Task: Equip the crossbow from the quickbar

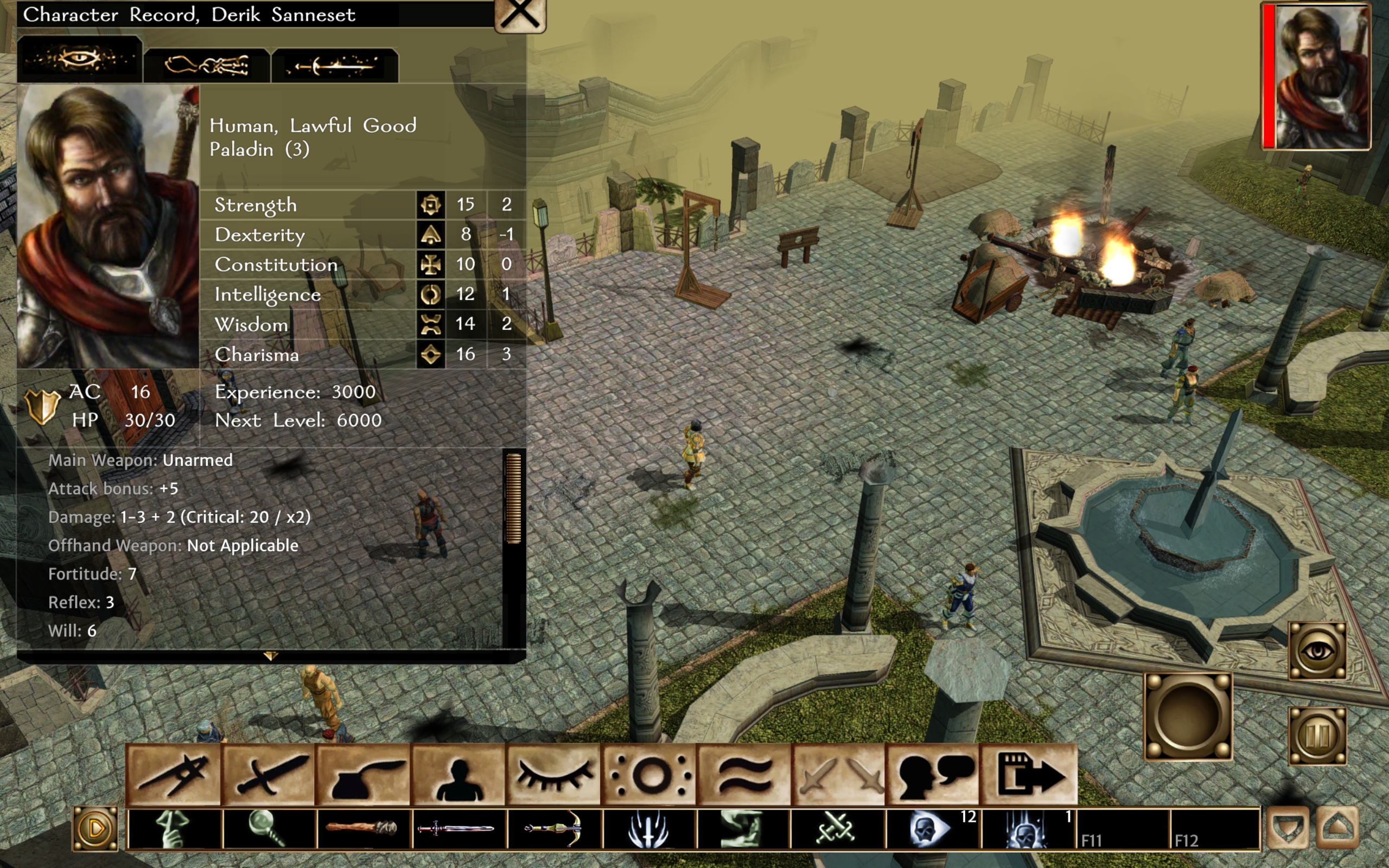Action: coord(555,828)
